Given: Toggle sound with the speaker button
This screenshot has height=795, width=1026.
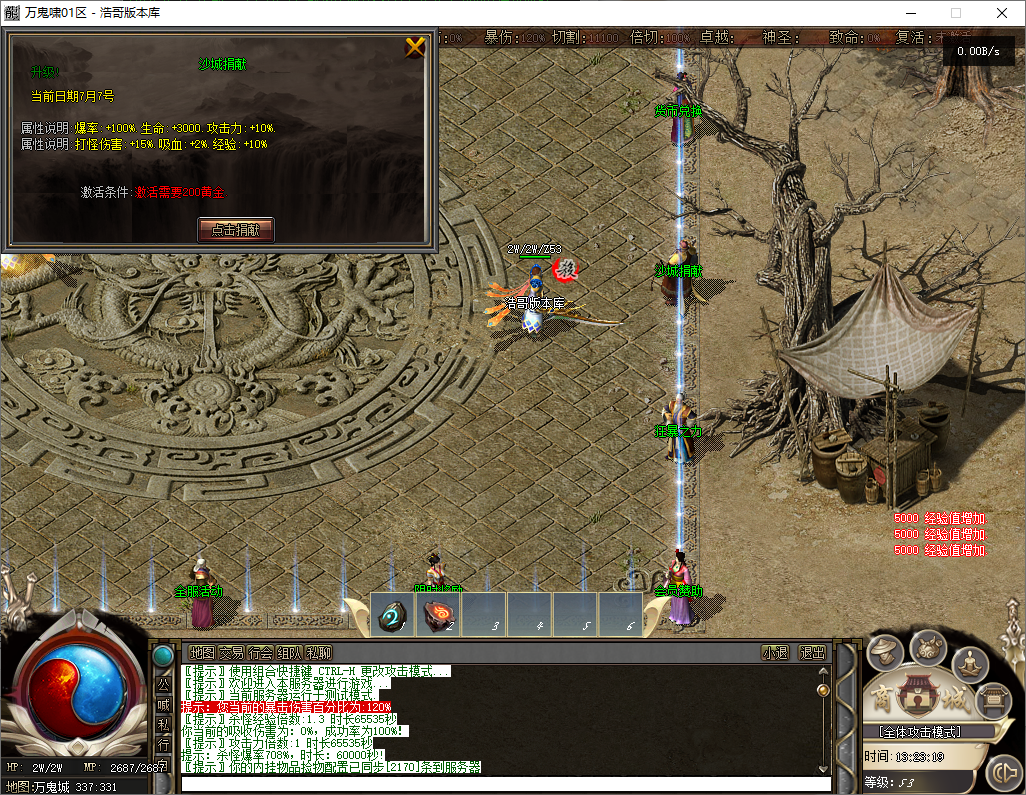Looking at the screenshot, I should pyautogui.click(x=1001, y=772).
